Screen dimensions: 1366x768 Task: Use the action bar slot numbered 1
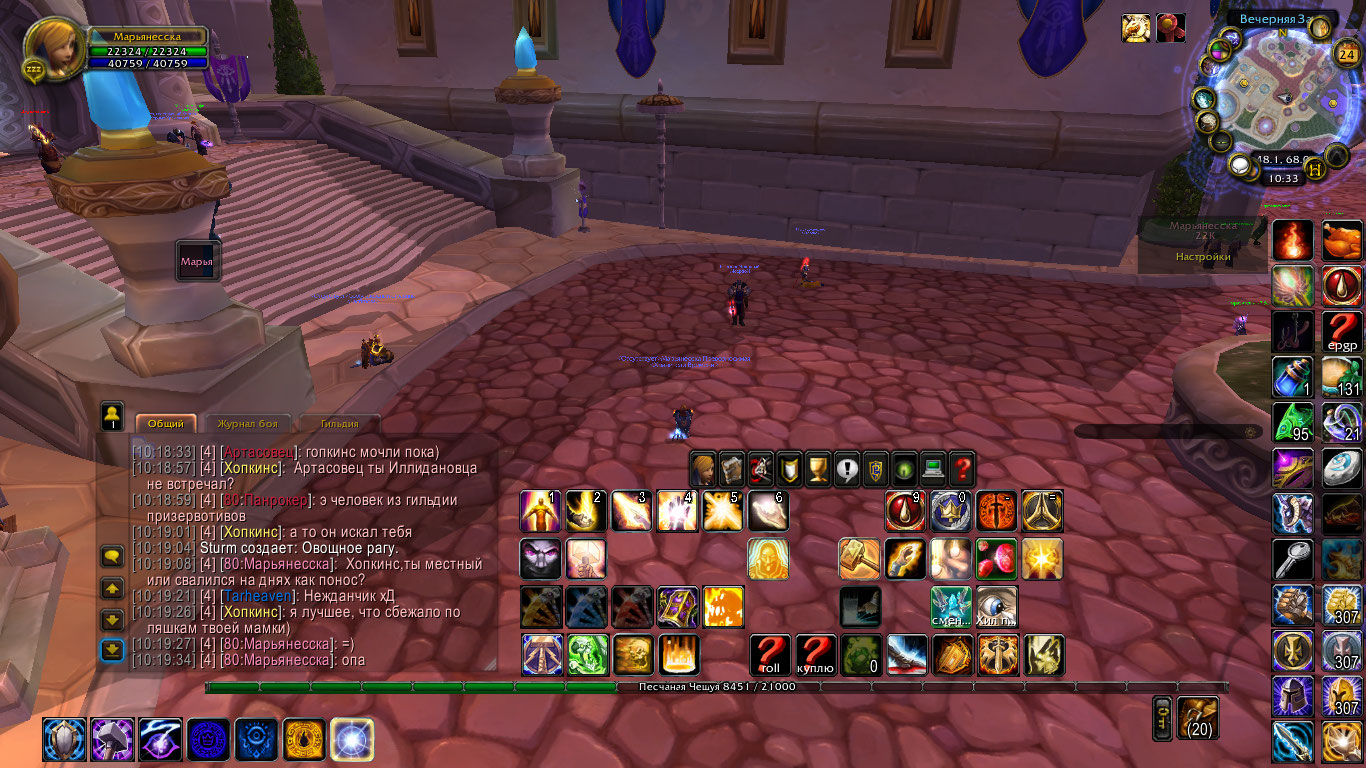click(x=540, y=511)
